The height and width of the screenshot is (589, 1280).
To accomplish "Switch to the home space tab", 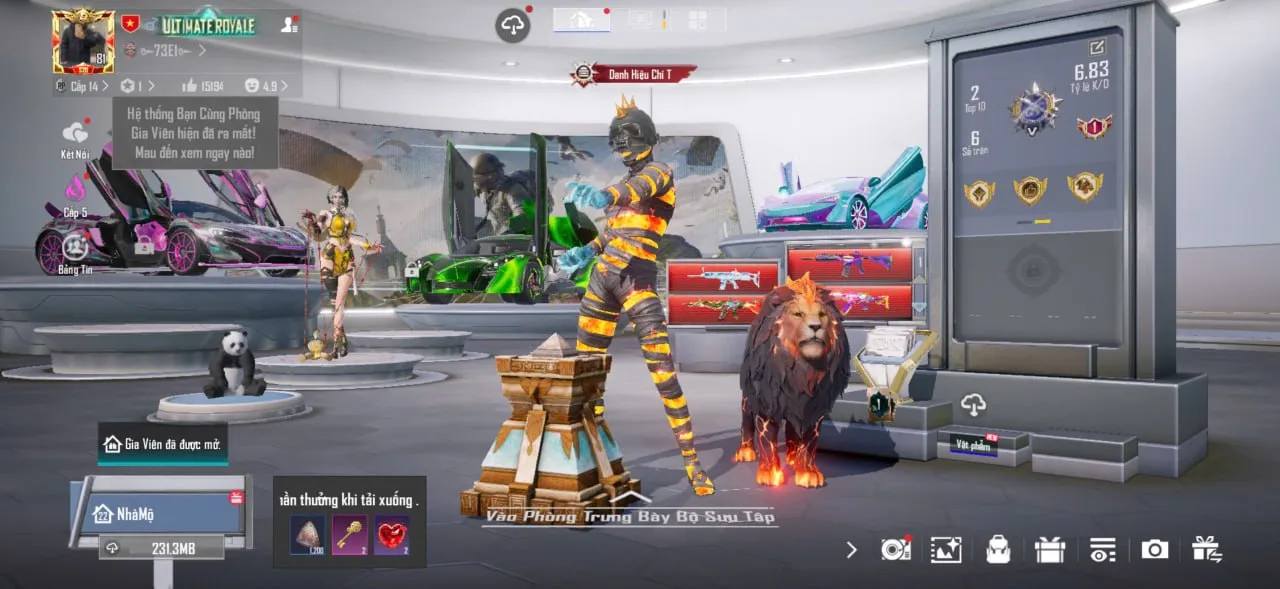I will point(581,19).
